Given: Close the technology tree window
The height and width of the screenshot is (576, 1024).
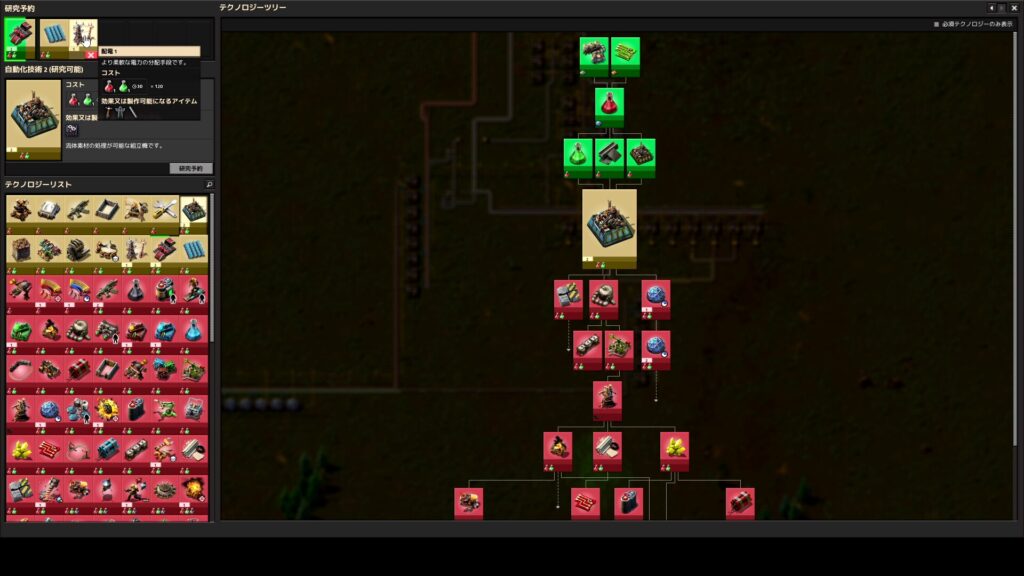Looking at the screenshot, I should point(1014,8).
